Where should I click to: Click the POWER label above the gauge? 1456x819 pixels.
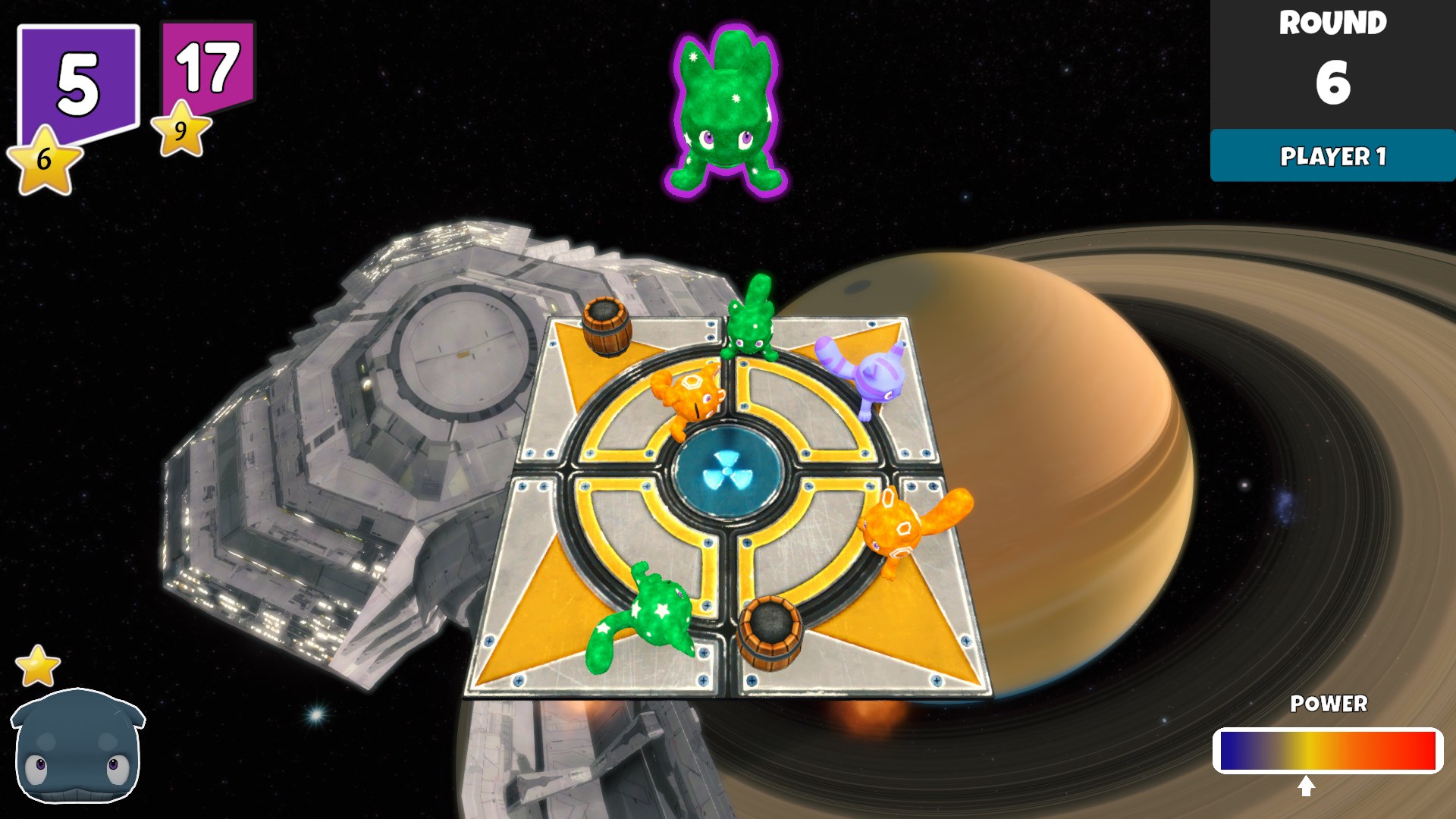point(1330,704)
